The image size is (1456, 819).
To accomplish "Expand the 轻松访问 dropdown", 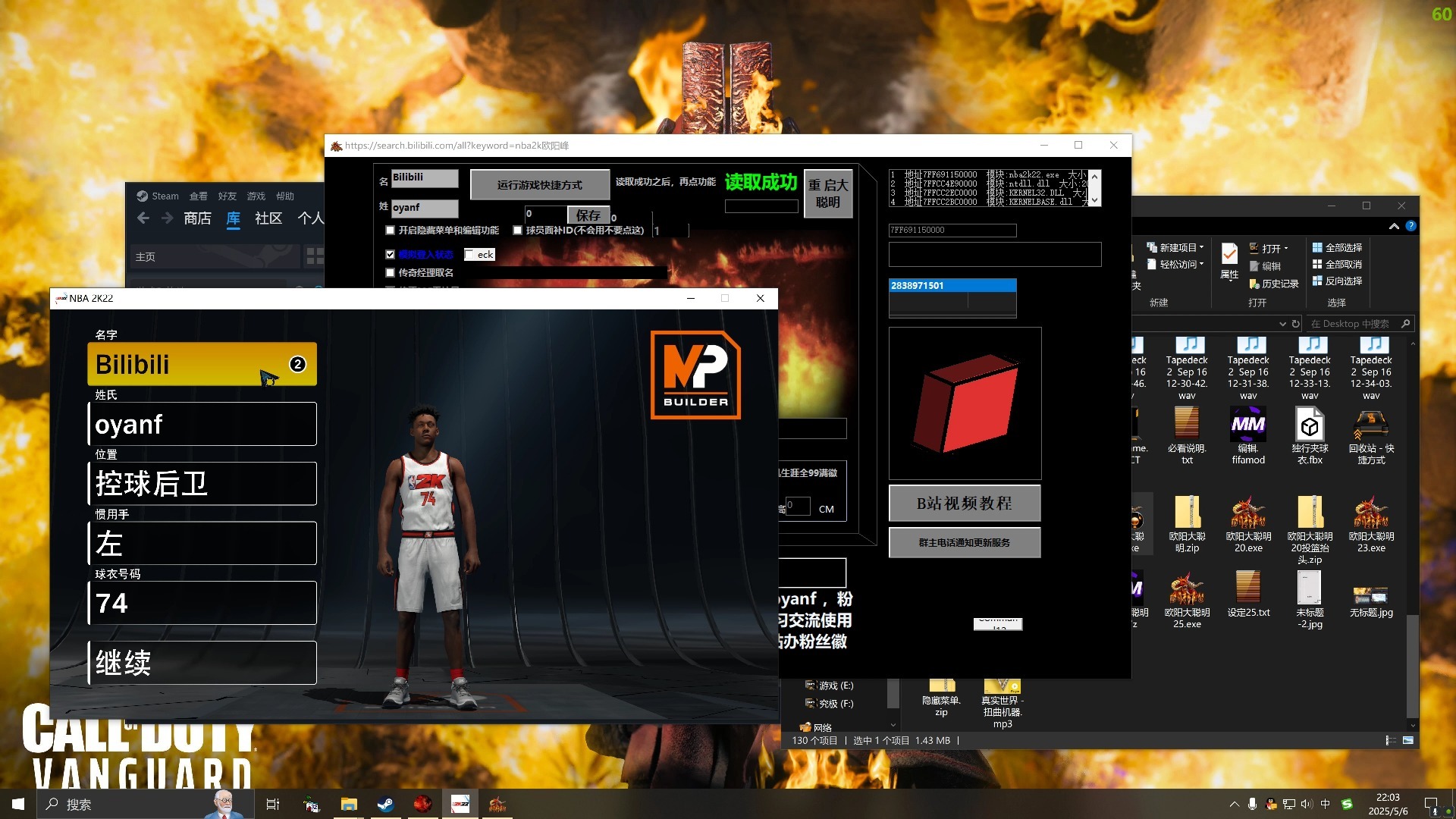I will pyautogui.click(x=1176, y=264).
